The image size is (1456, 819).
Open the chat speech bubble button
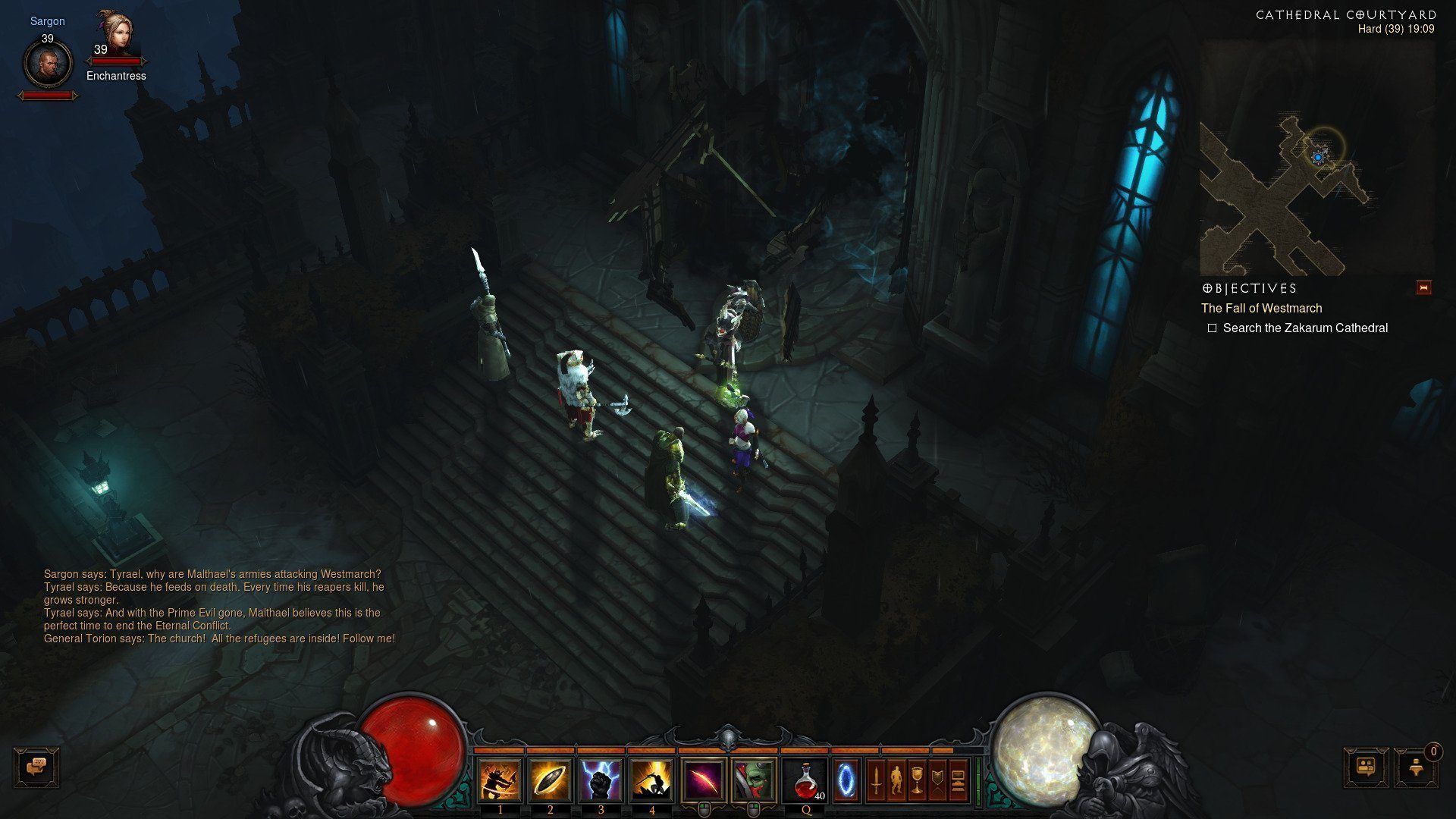36,767
